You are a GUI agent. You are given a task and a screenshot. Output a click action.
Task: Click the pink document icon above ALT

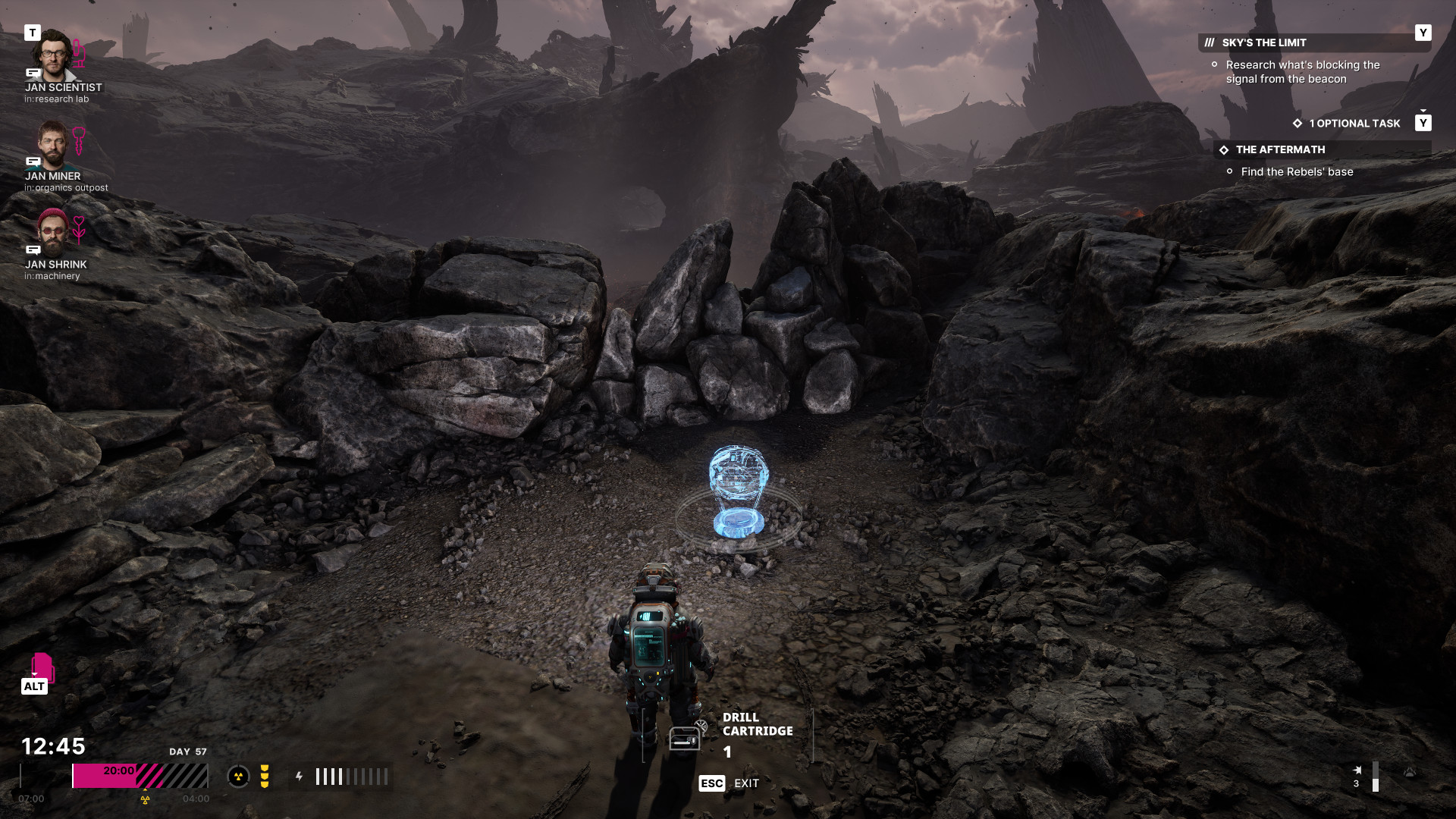tap(42, 667)
